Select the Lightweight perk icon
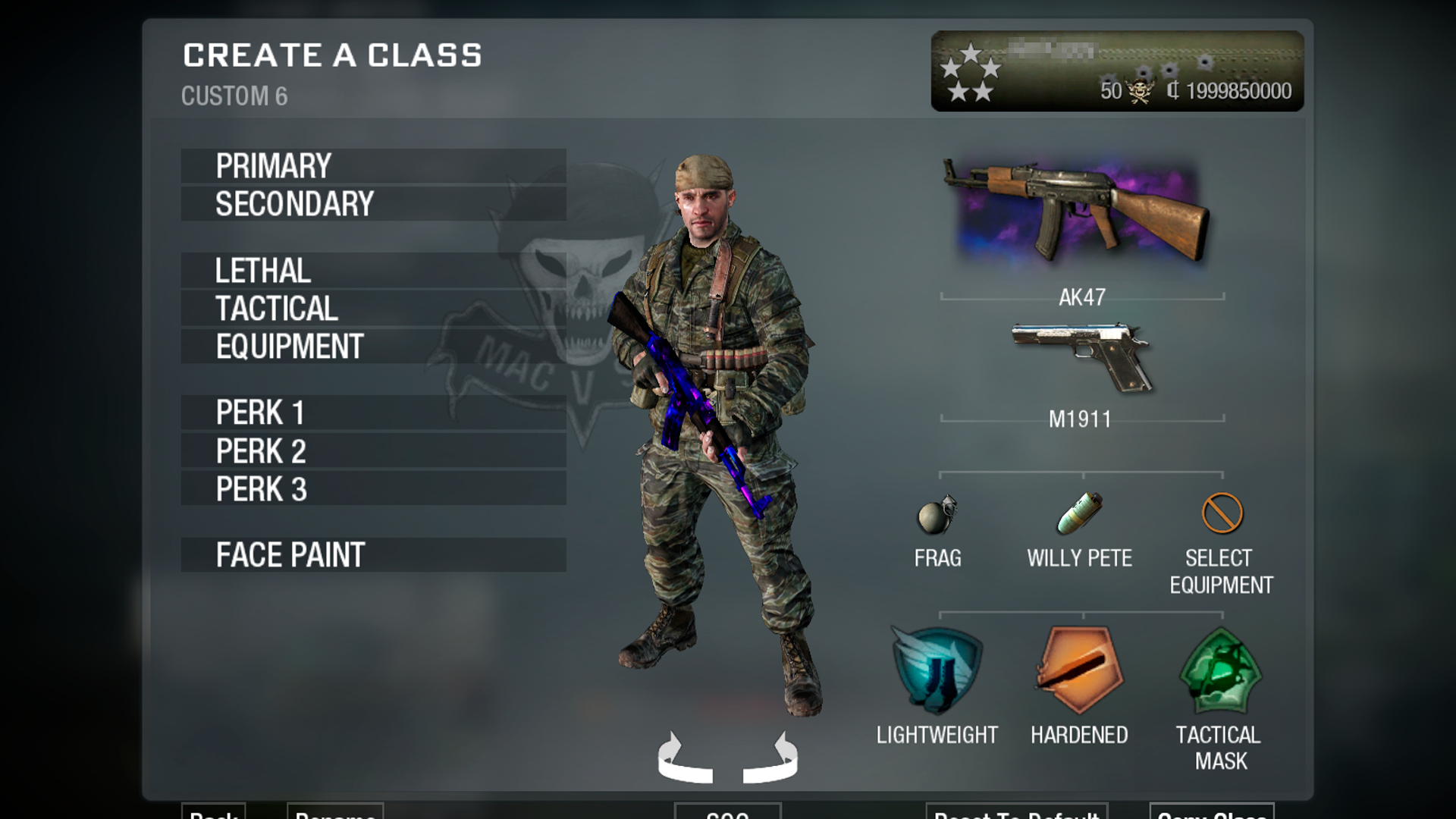Image resolution: width=1456 pixels, height=819 pixels. pyautogui.click(x=937, y=670)
